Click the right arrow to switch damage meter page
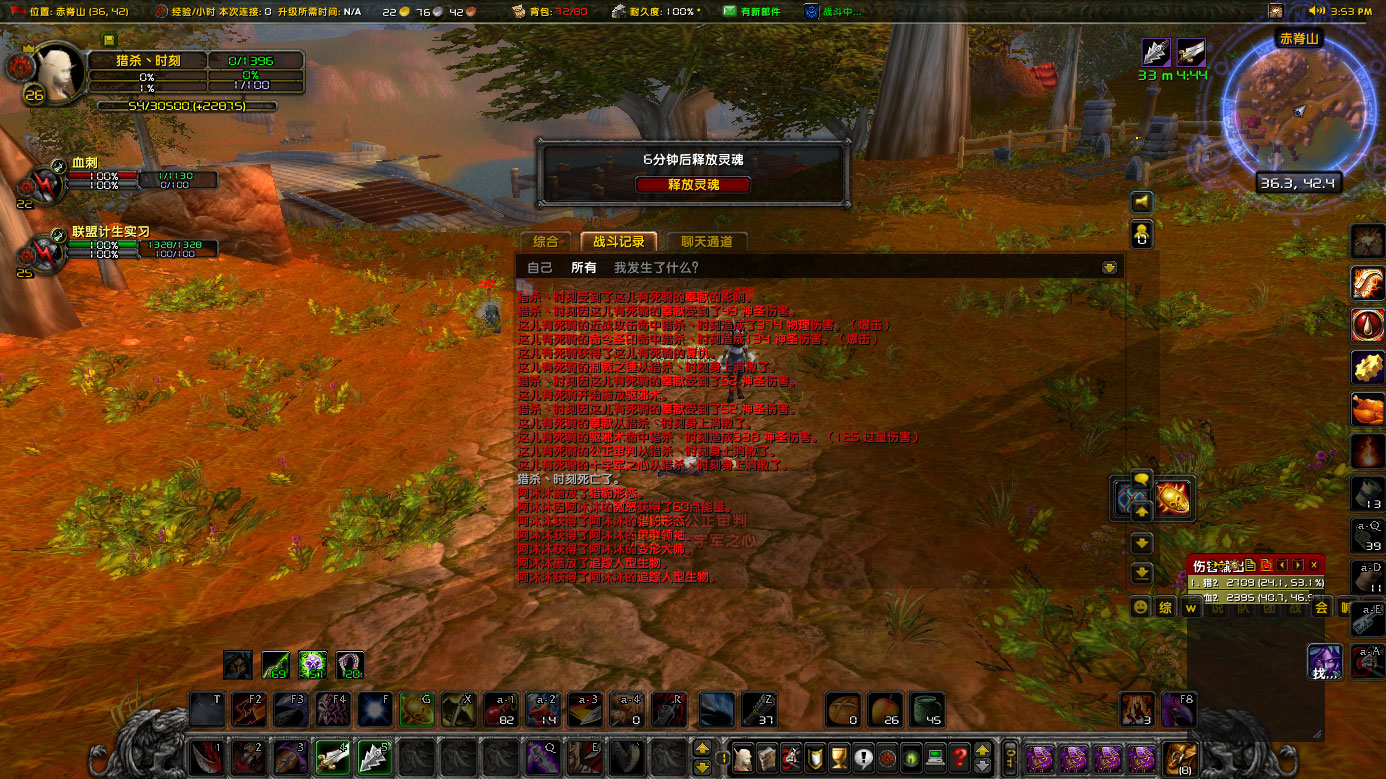The height and width of the screenshot is (779, 1386). tap(1297, 565)
